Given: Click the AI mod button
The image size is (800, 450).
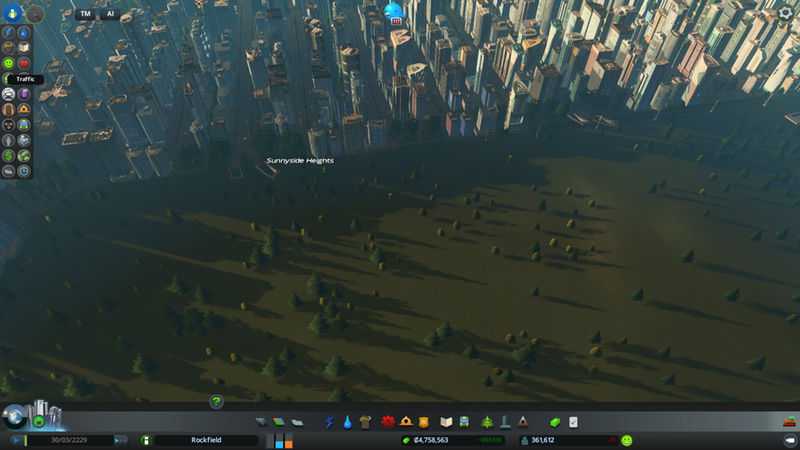Looking at the screenshot, I should (109, 14).
